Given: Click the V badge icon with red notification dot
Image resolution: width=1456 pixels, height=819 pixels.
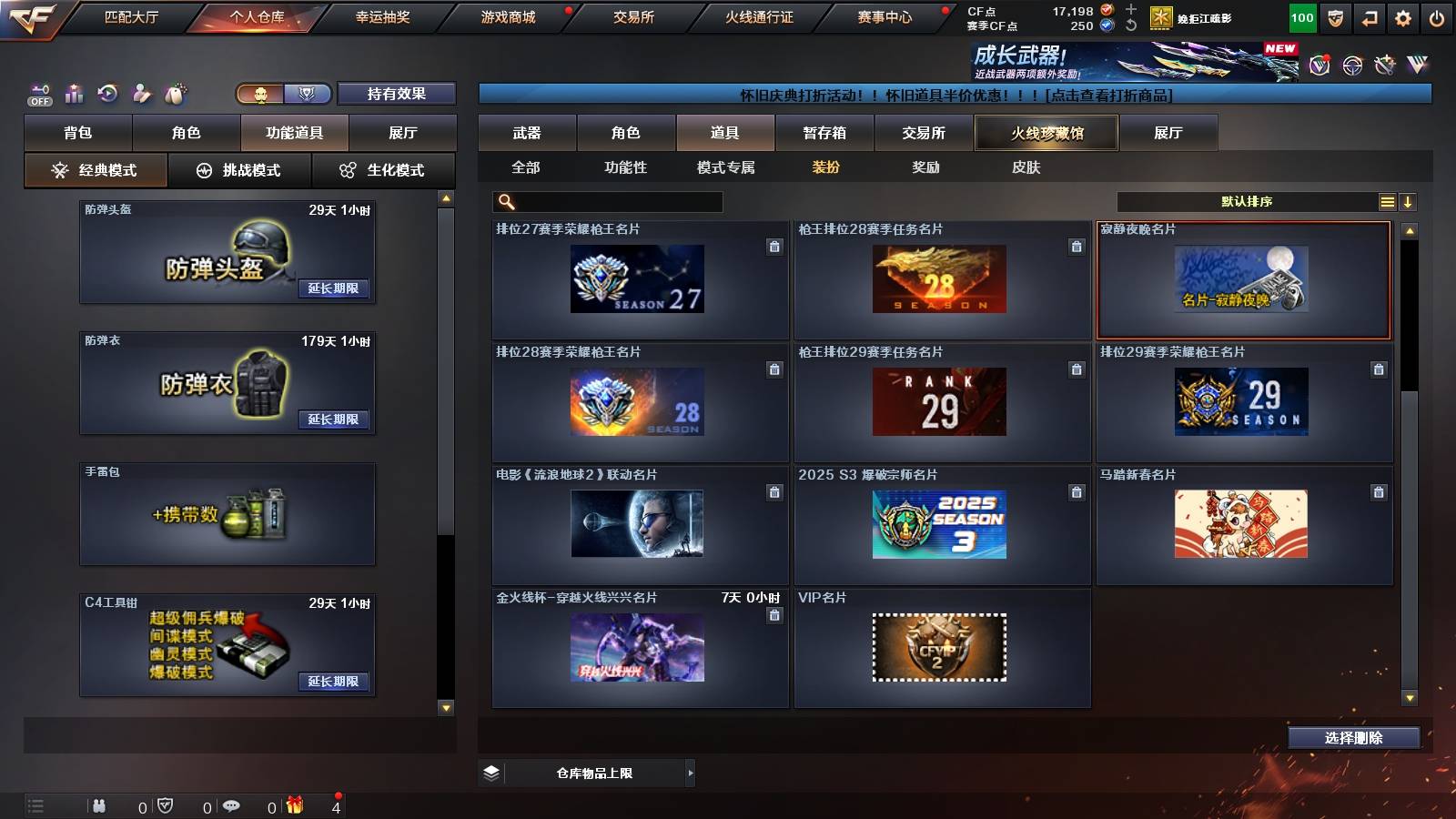Looking at the screenshot, I should [x=1319, y=64].
